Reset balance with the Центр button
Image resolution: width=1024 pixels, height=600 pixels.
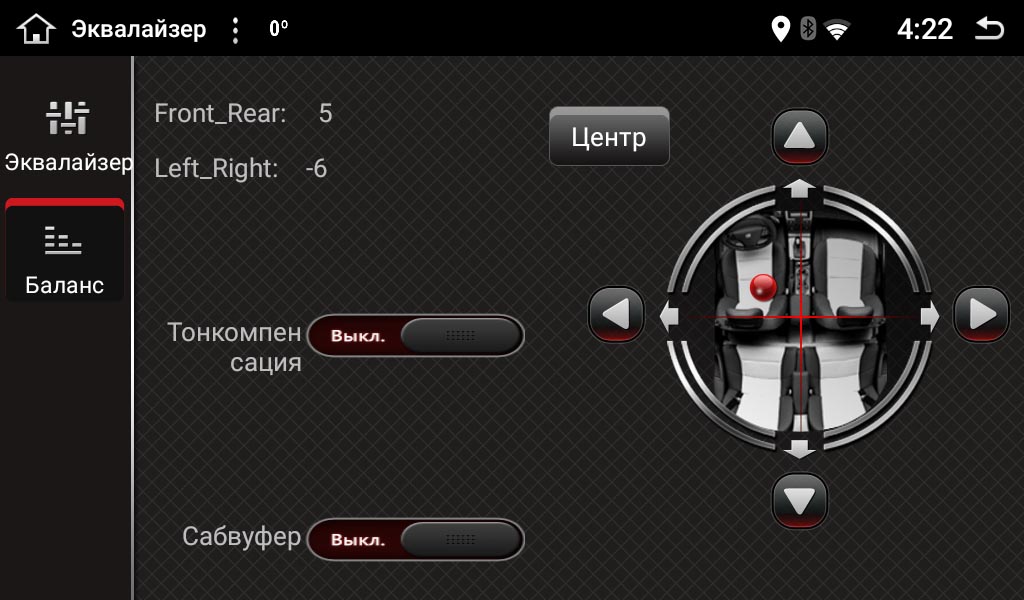point(609,137)
